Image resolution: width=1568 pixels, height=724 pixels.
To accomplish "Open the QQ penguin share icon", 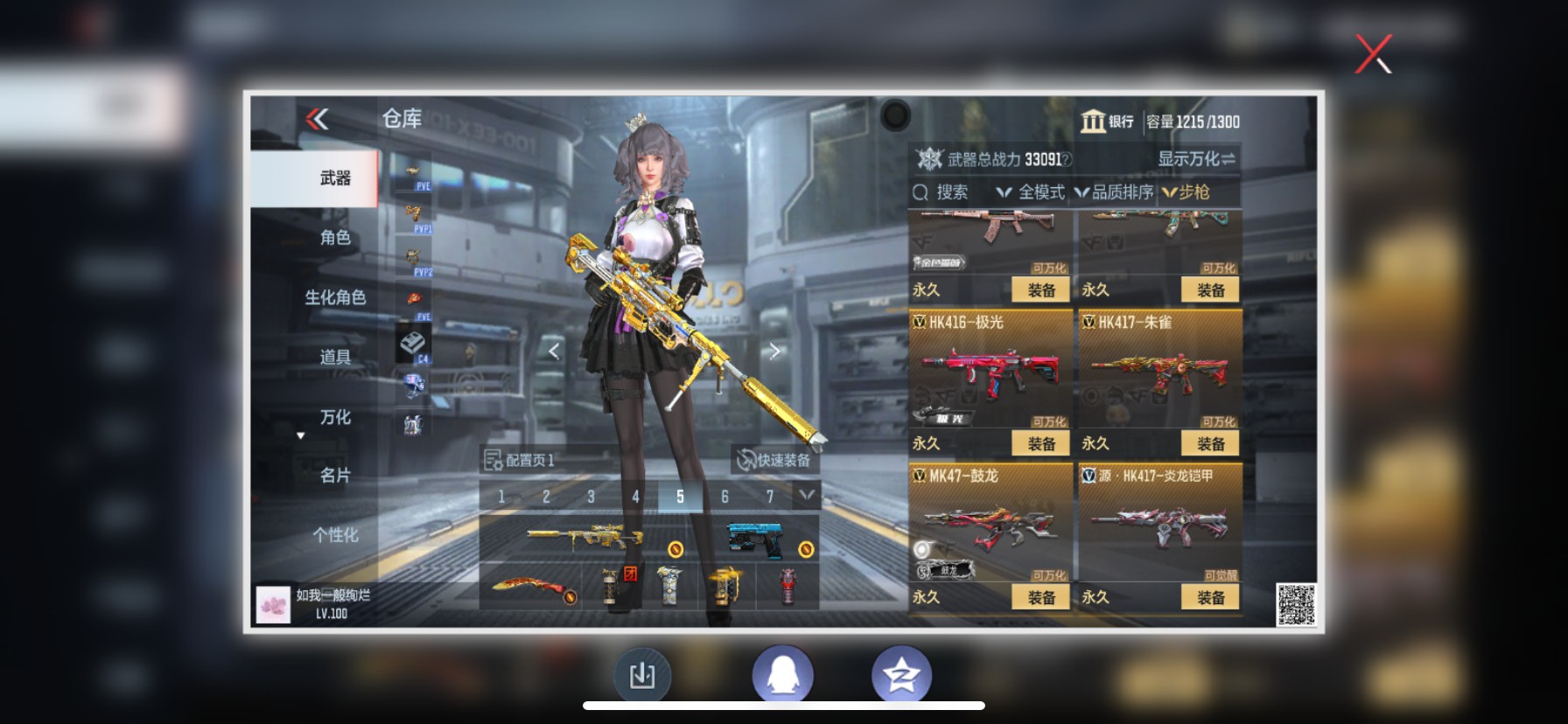I will (783, 672).
